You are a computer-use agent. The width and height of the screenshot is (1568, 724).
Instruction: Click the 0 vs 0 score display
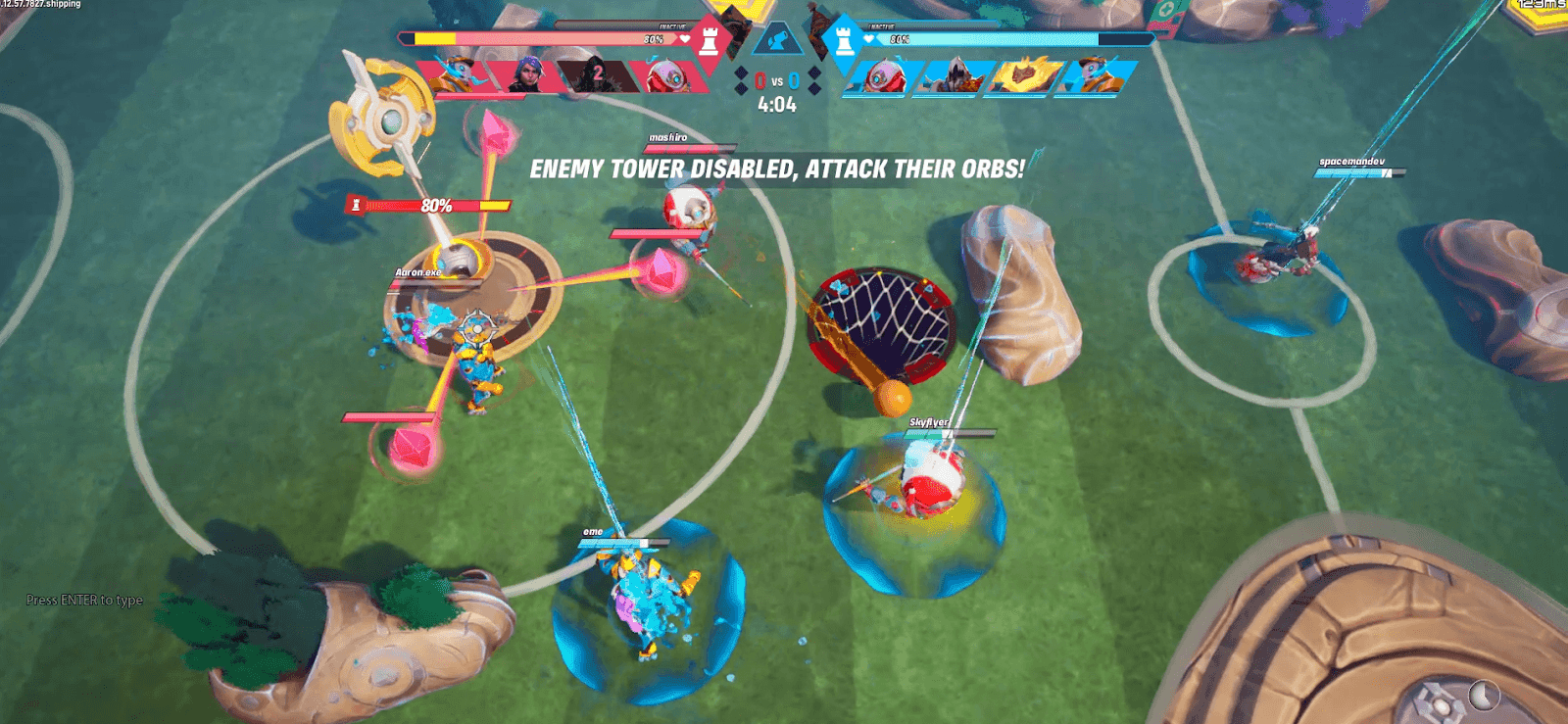776,79
